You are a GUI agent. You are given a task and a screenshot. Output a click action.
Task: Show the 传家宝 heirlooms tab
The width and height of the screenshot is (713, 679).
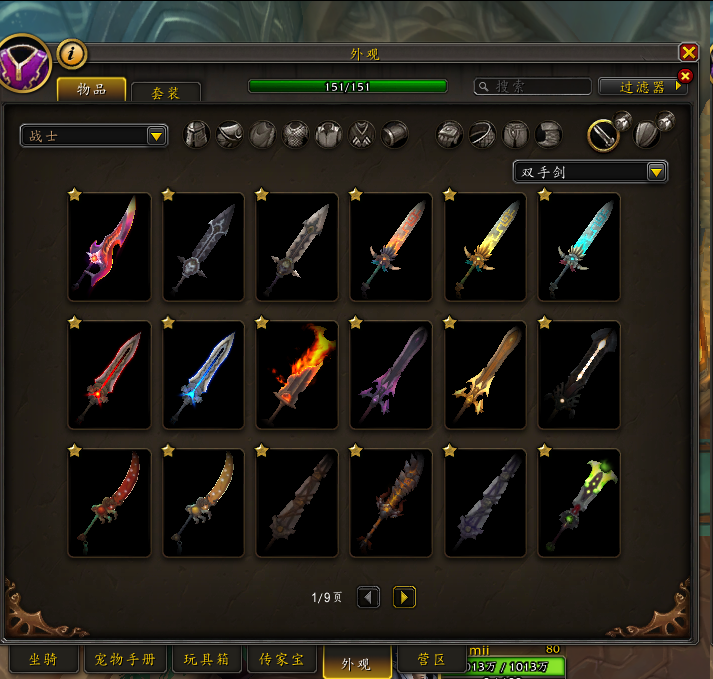pos(288,660)
